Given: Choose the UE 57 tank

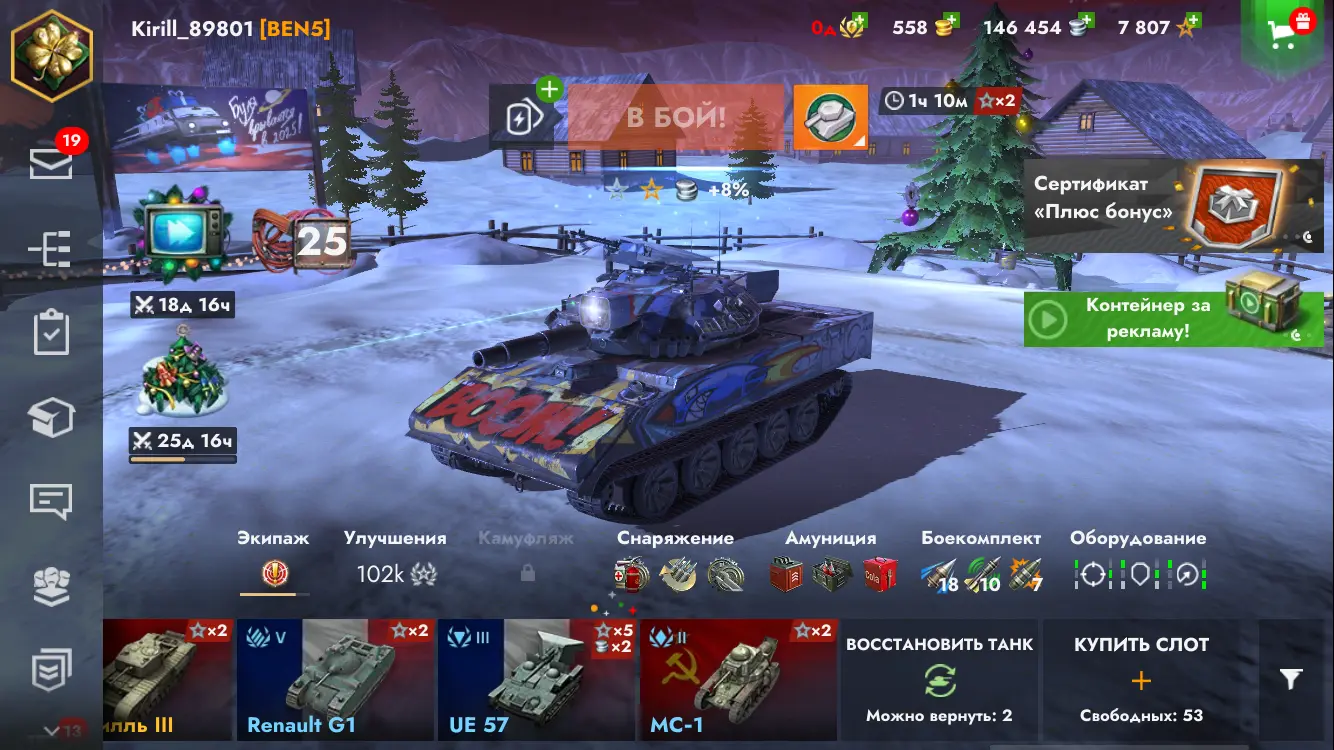Looking at the screenshot, I should (536, 679).
